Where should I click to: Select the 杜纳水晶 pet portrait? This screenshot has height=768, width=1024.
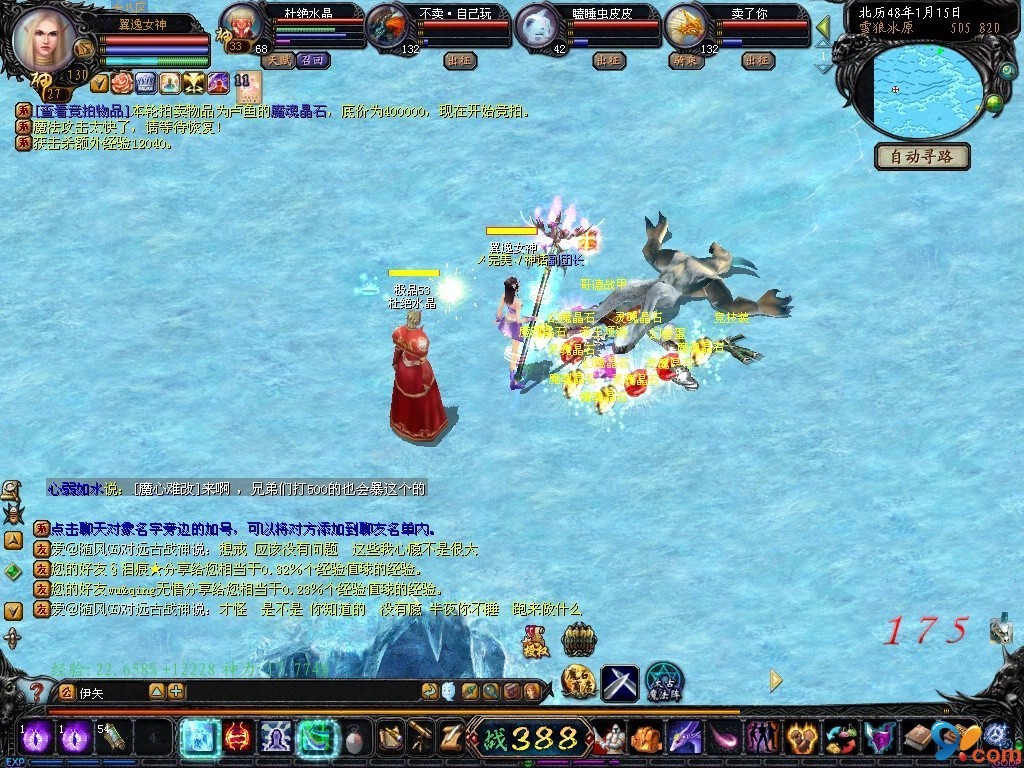click(240, 26)
